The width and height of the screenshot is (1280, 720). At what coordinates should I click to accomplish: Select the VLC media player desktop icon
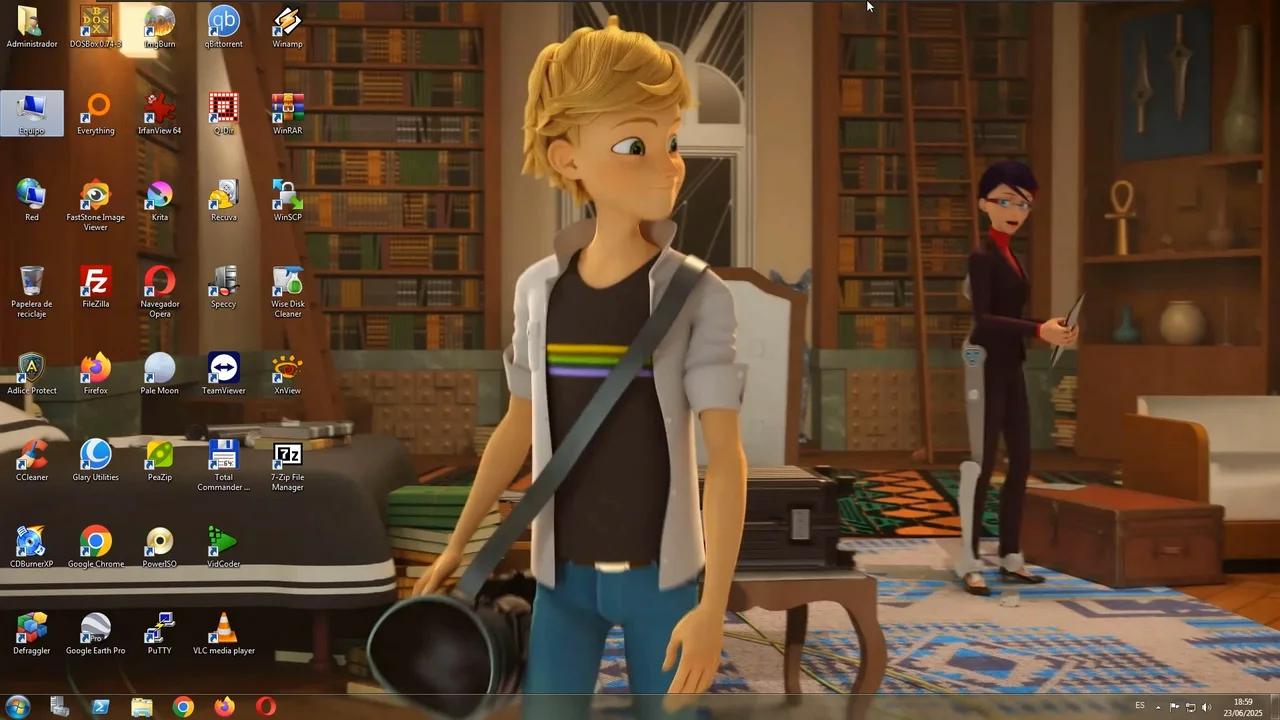coord(223,631)
